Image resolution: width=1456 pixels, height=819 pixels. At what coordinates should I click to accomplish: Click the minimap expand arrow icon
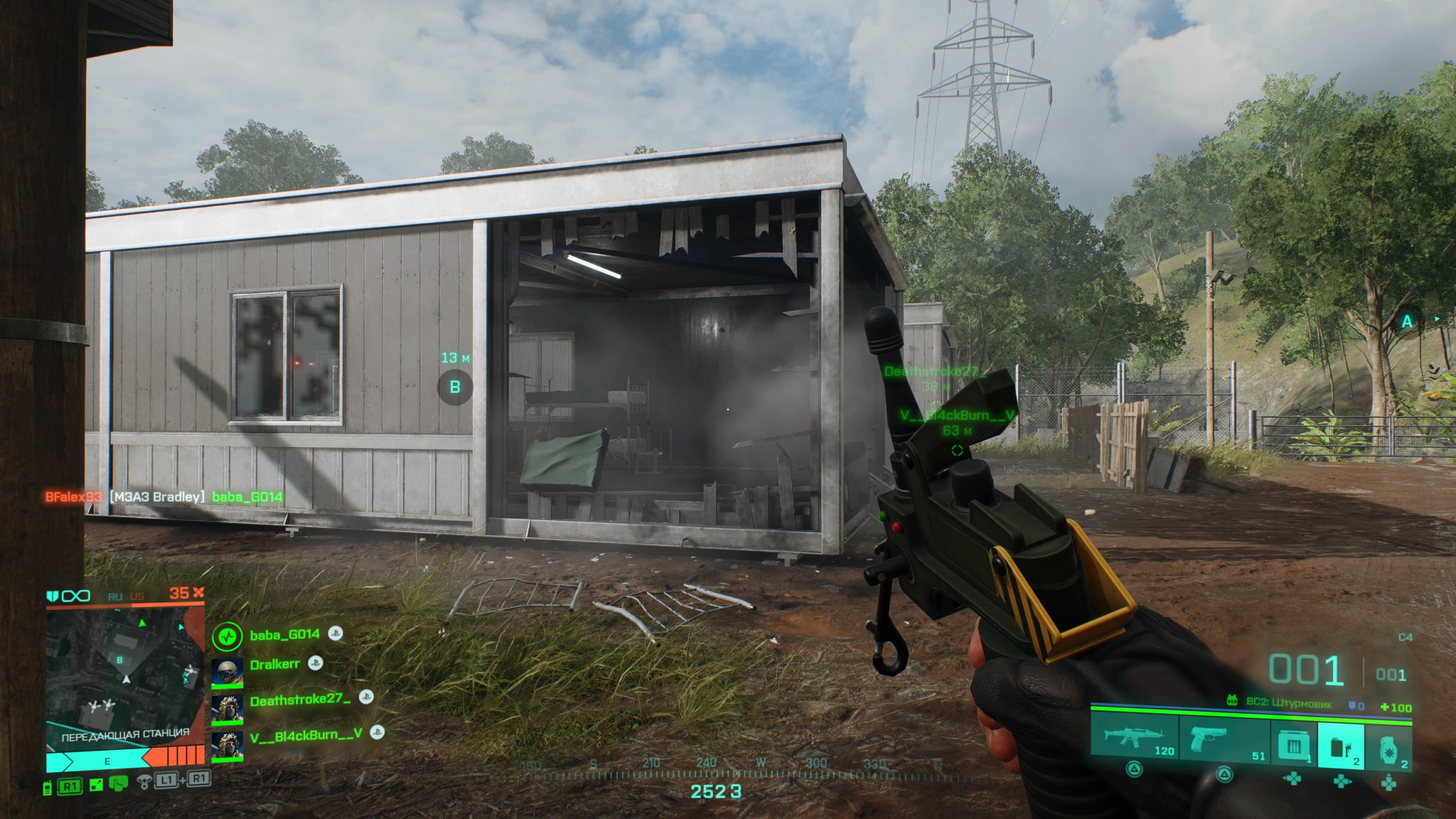(x=97, y=785)
